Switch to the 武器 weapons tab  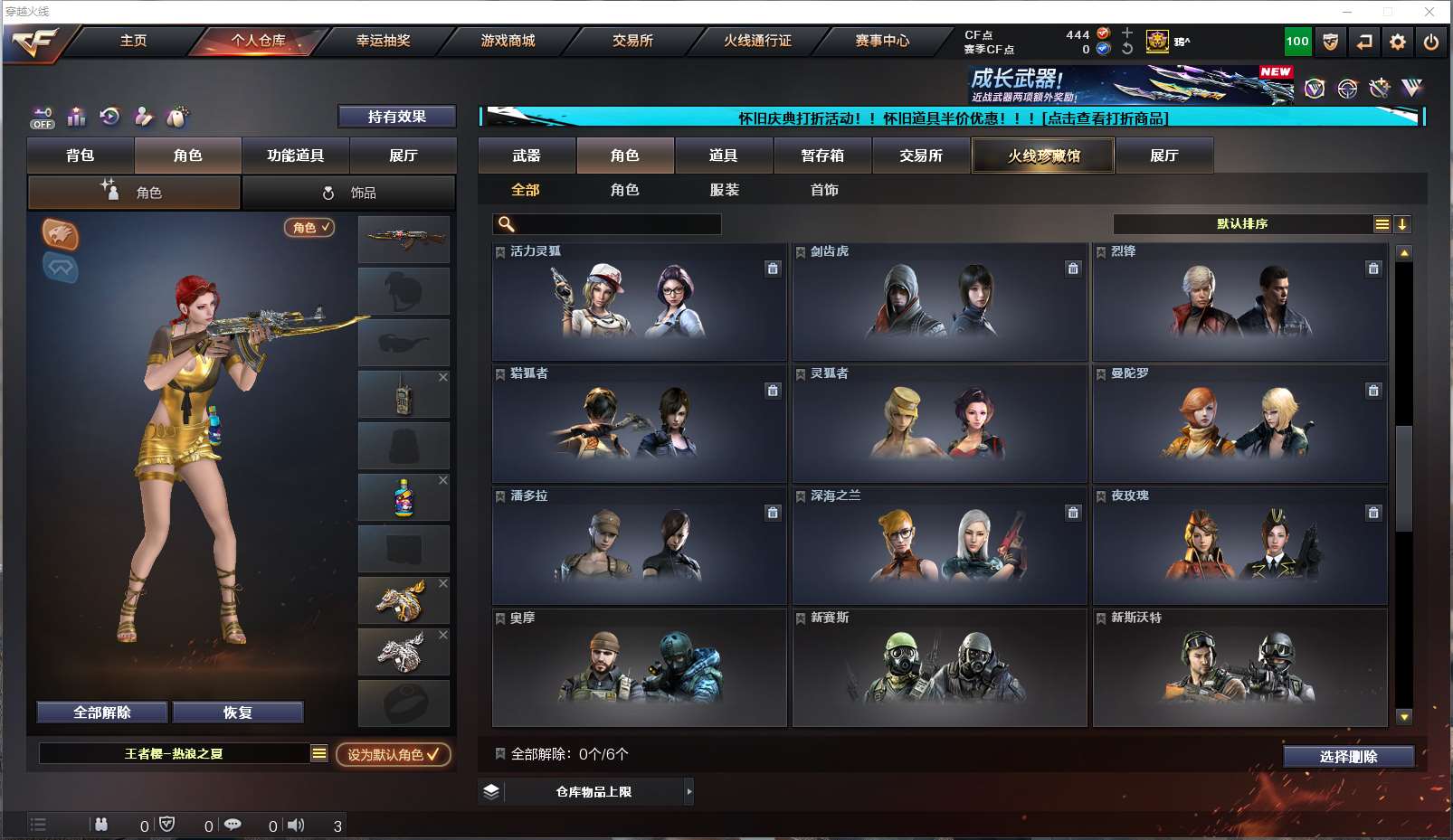coord(527,156)
